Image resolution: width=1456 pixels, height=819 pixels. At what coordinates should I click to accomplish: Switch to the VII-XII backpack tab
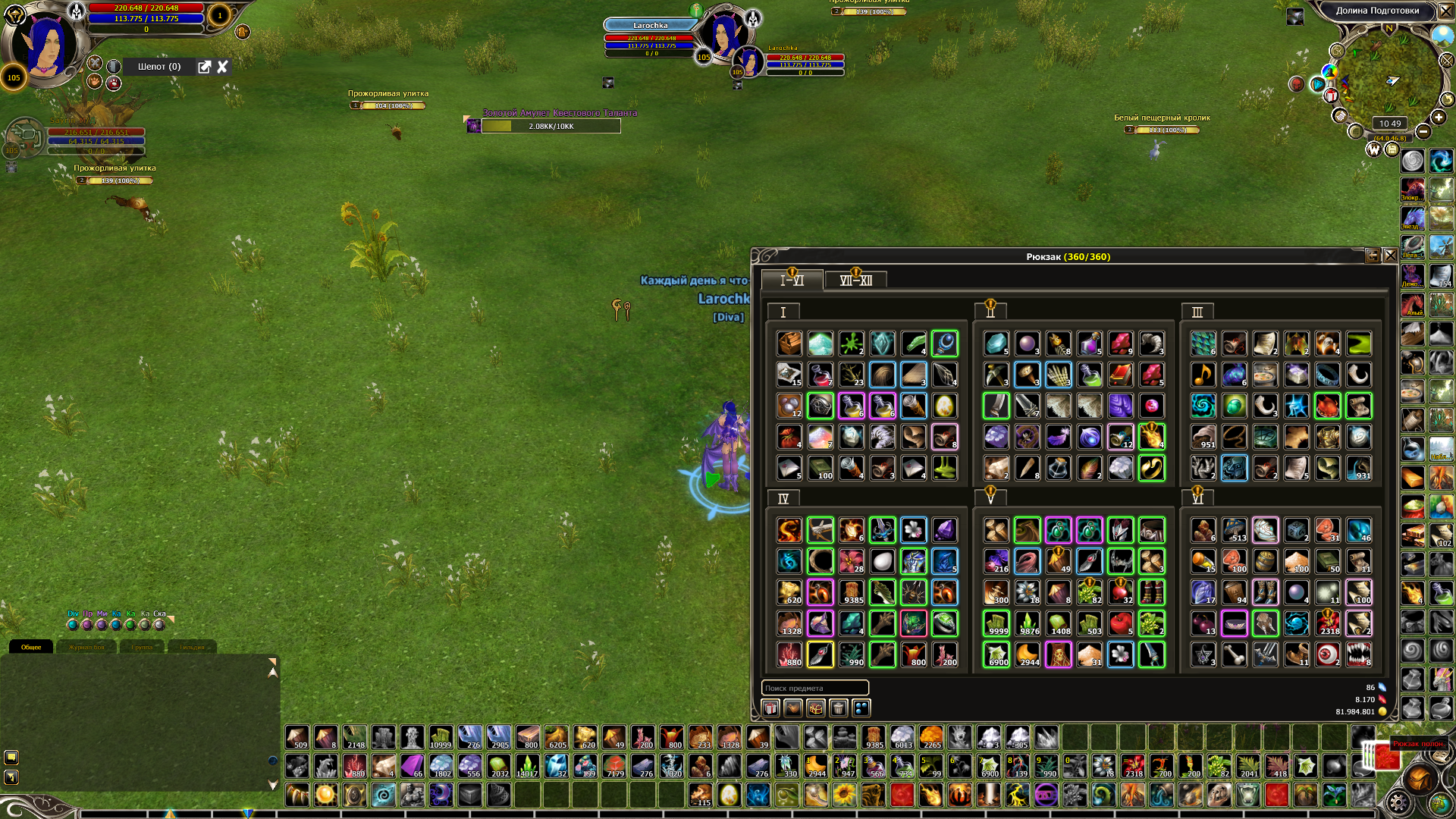point(855,281)
